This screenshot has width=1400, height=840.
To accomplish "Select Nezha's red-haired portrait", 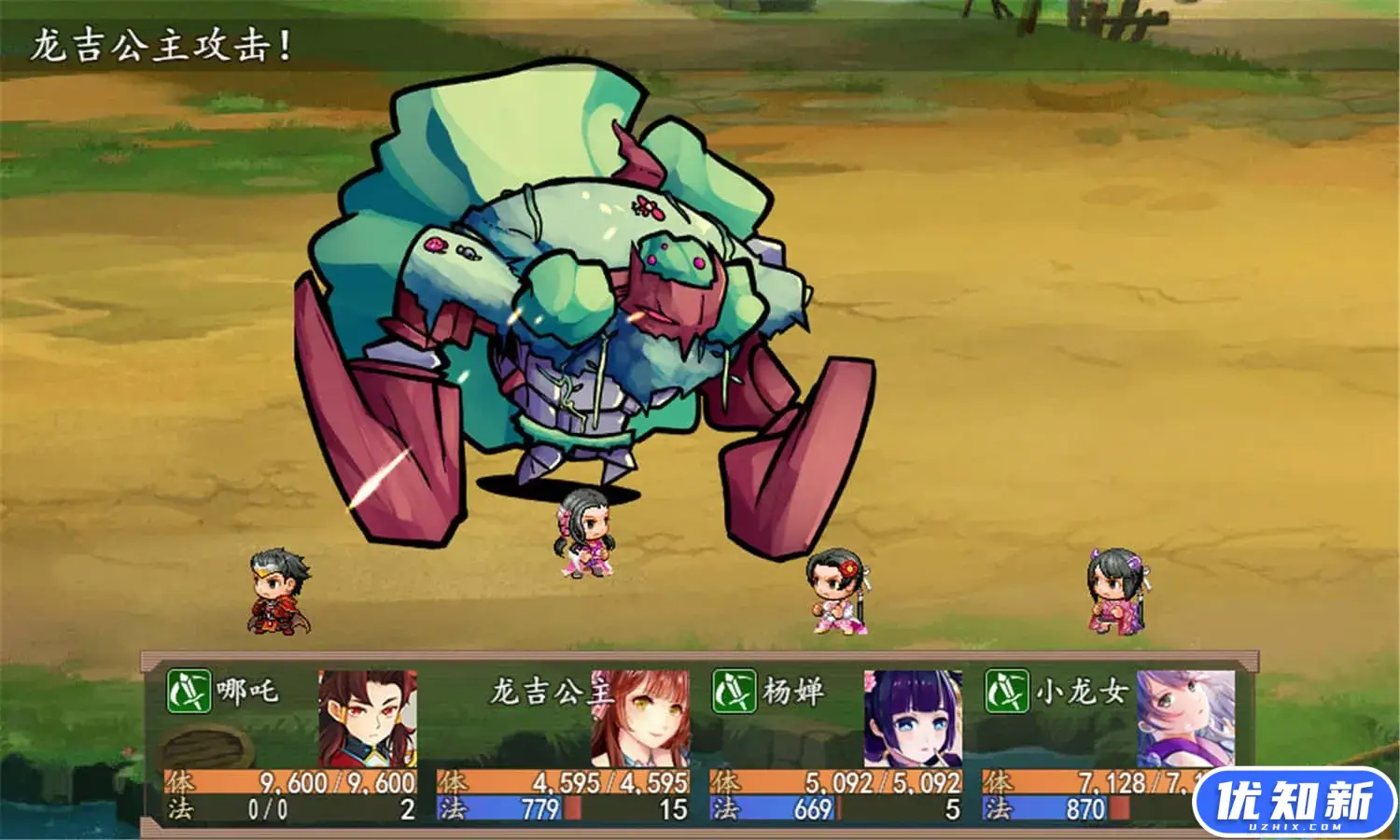I will (367, 718).
